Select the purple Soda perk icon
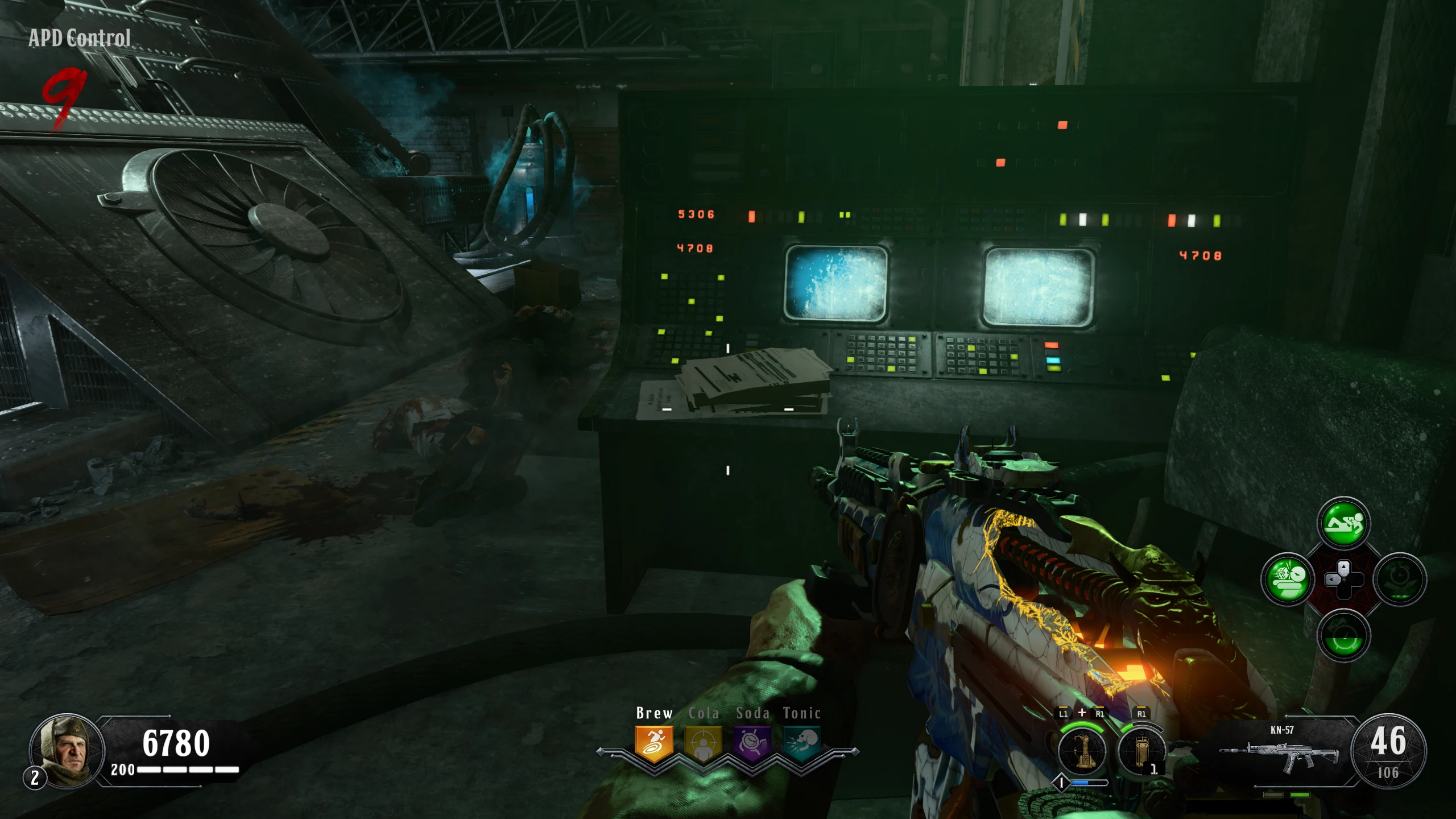This screenshot has height=819, width=1456. click(x=752, y=743)
